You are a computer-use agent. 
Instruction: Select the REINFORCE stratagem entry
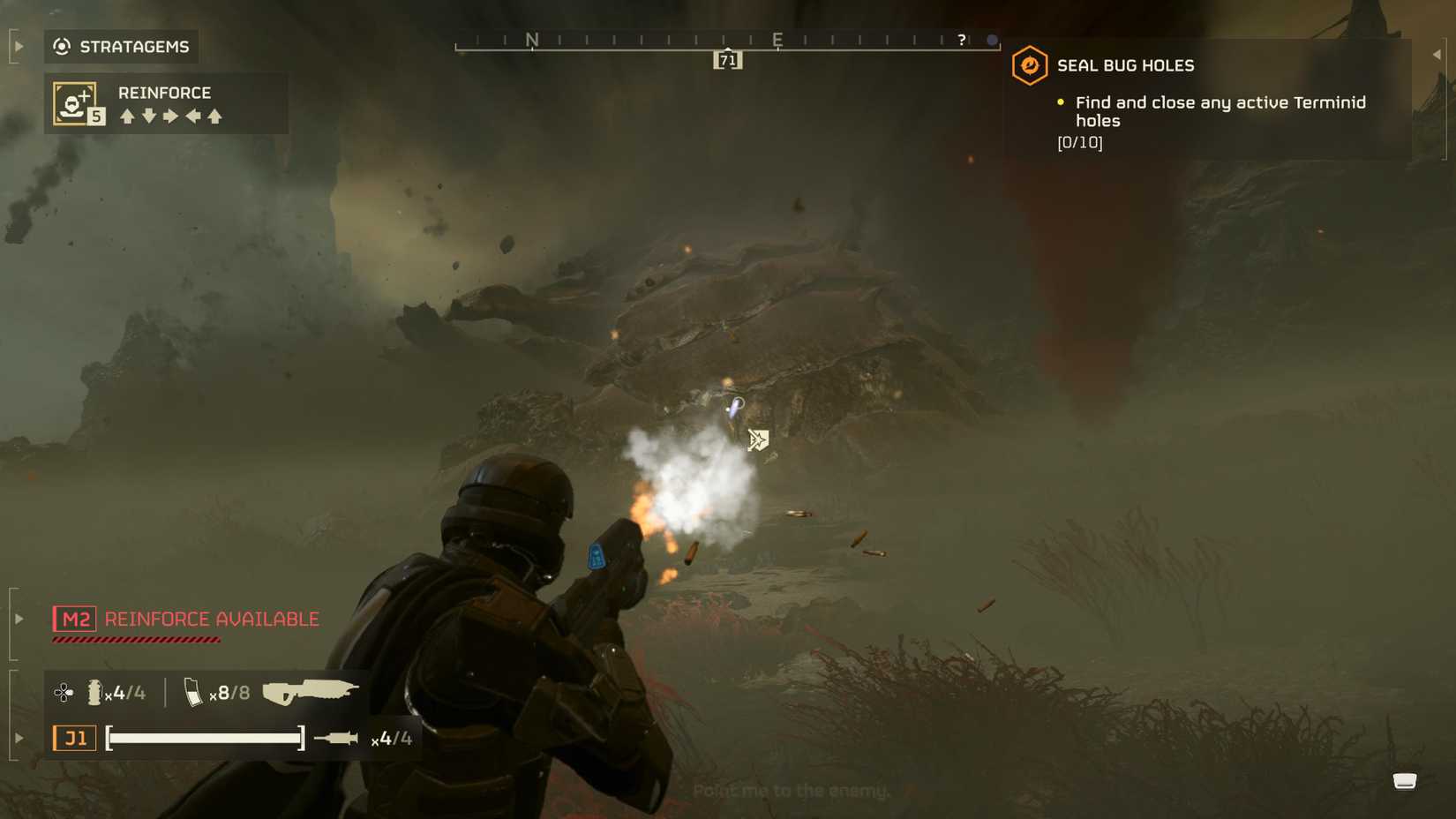tap(164, 92)
